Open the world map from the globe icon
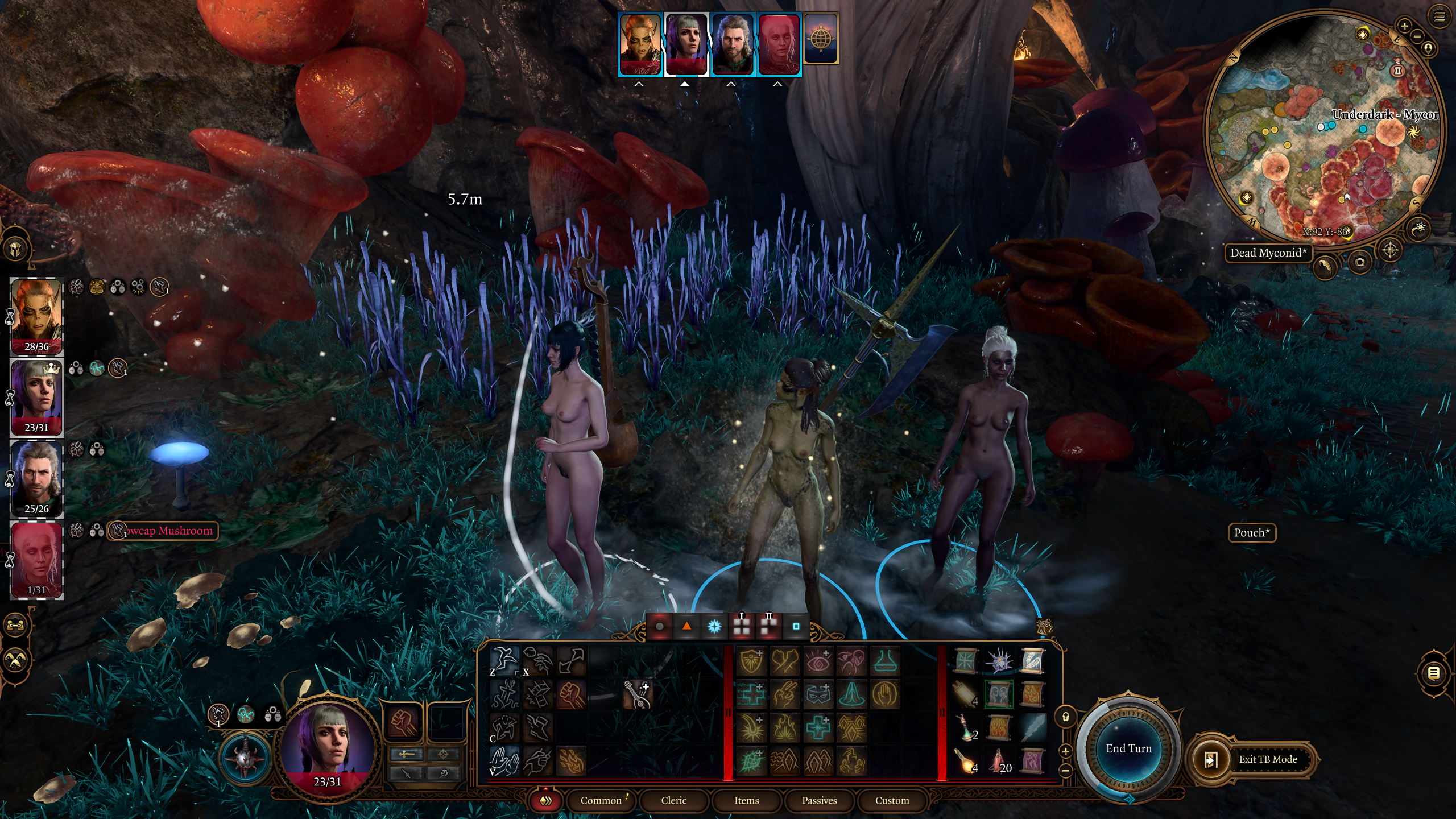The height and width of the screenshot is (819, 1456). [x=820, y=38]
